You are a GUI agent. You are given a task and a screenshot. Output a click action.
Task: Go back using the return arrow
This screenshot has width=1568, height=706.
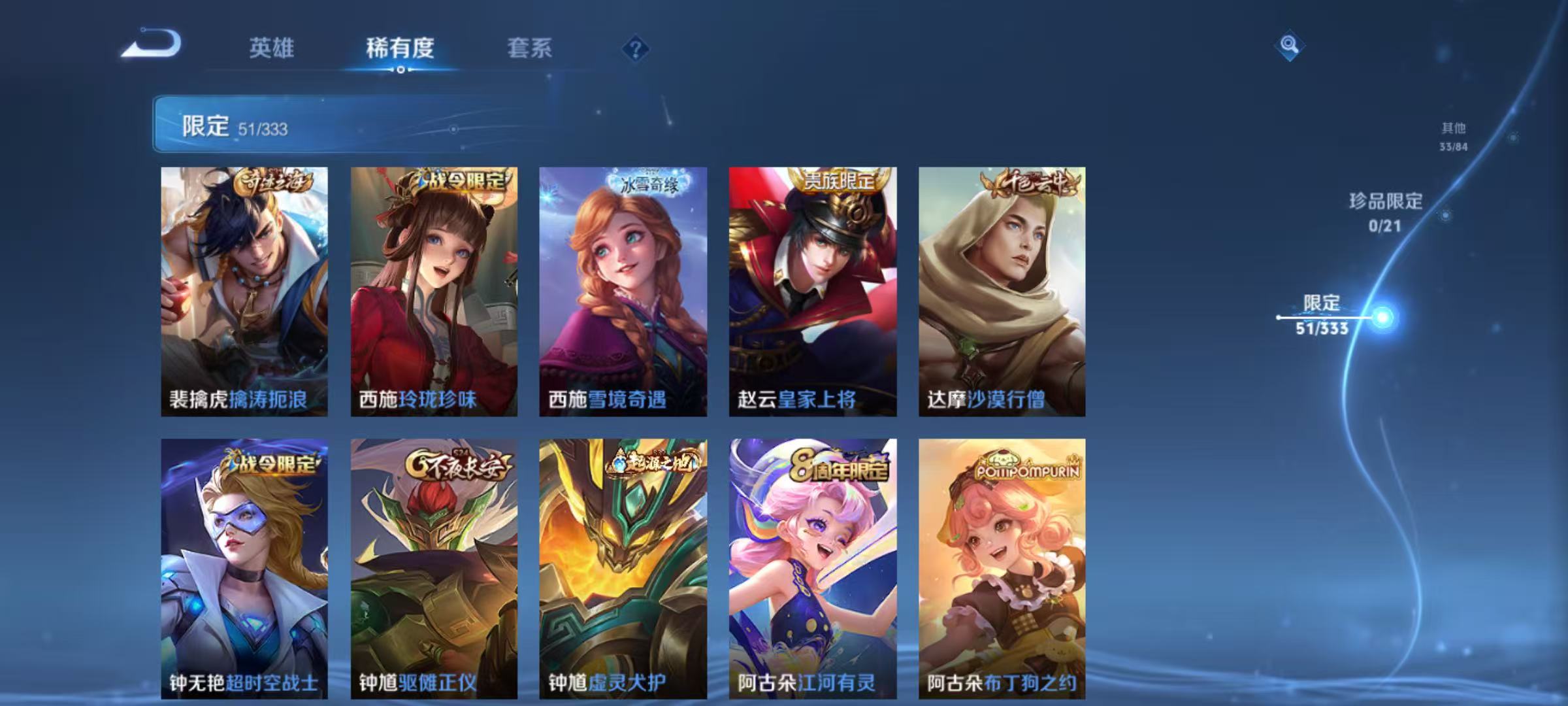pyautogui.click(x=152, y=44)
